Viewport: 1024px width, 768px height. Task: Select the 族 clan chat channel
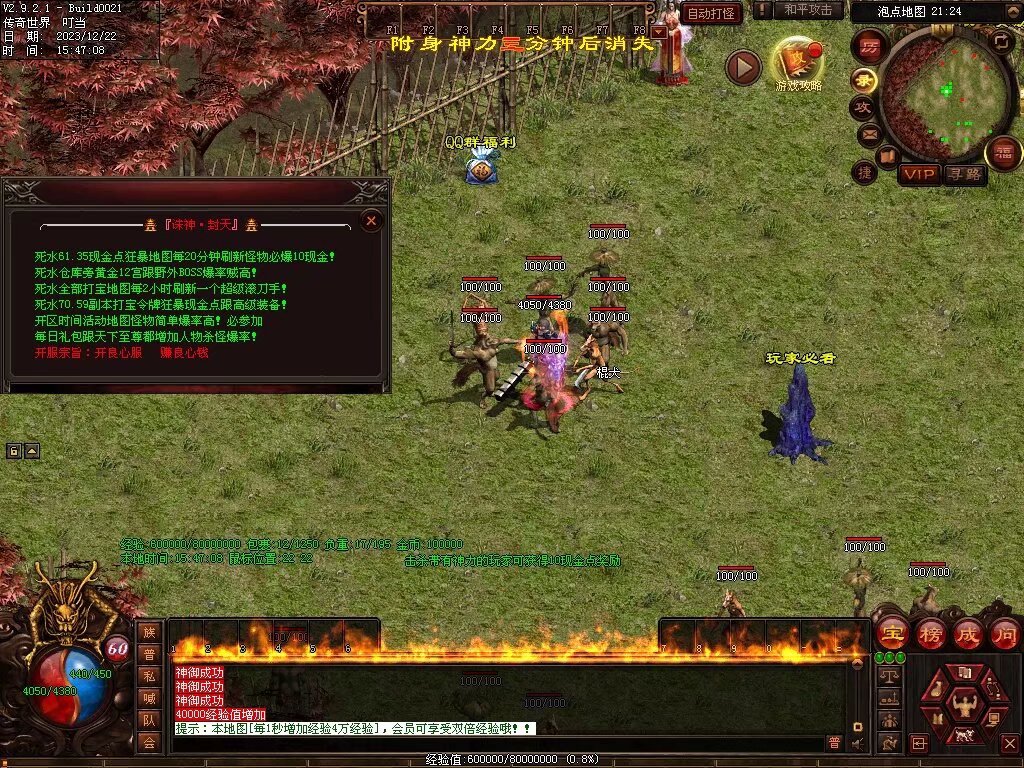click(x=149, y=632)
